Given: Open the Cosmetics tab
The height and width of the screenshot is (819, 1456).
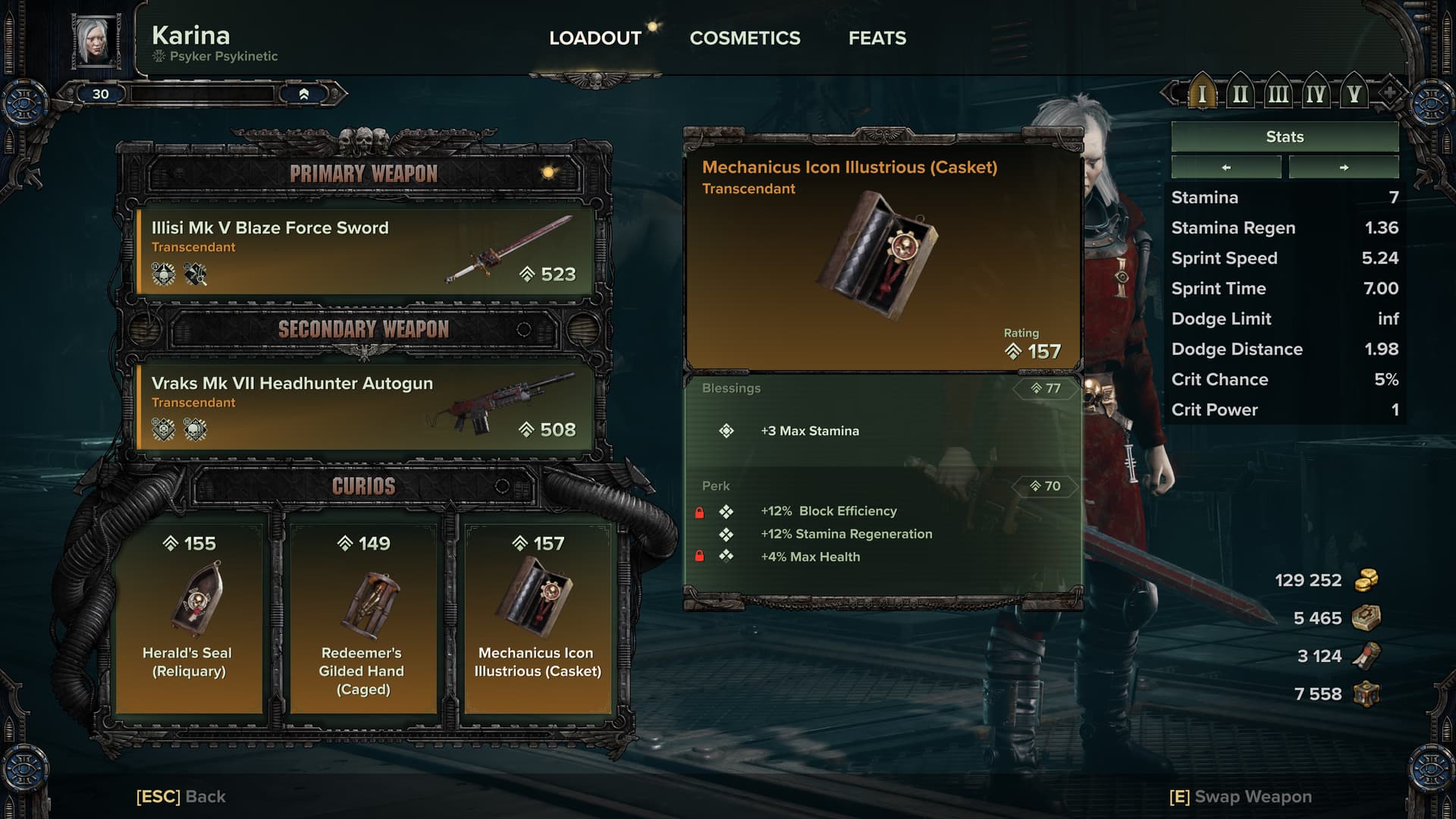Looking at the screenshot, I should [745, 38].
